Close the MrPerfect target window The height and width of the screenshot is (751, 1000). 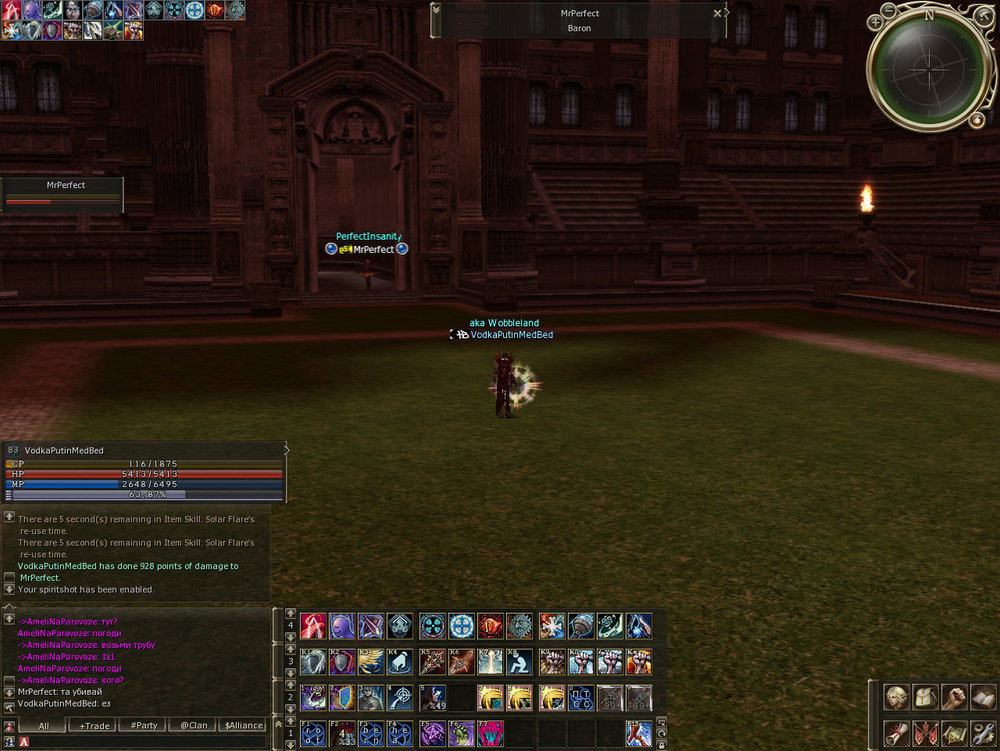[x=717, y=14]
